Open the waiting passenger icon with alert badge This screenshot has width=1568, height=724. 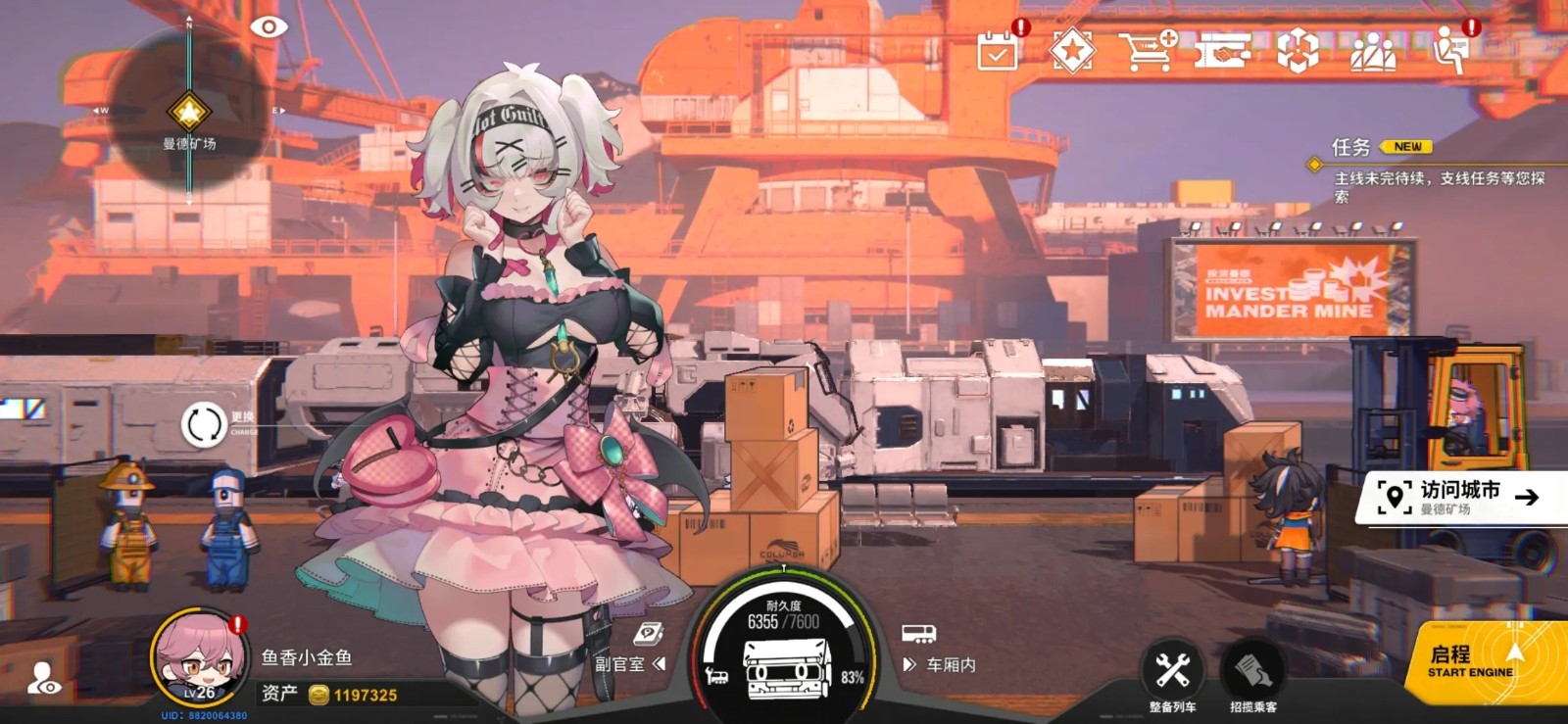tap(1452, 49)
